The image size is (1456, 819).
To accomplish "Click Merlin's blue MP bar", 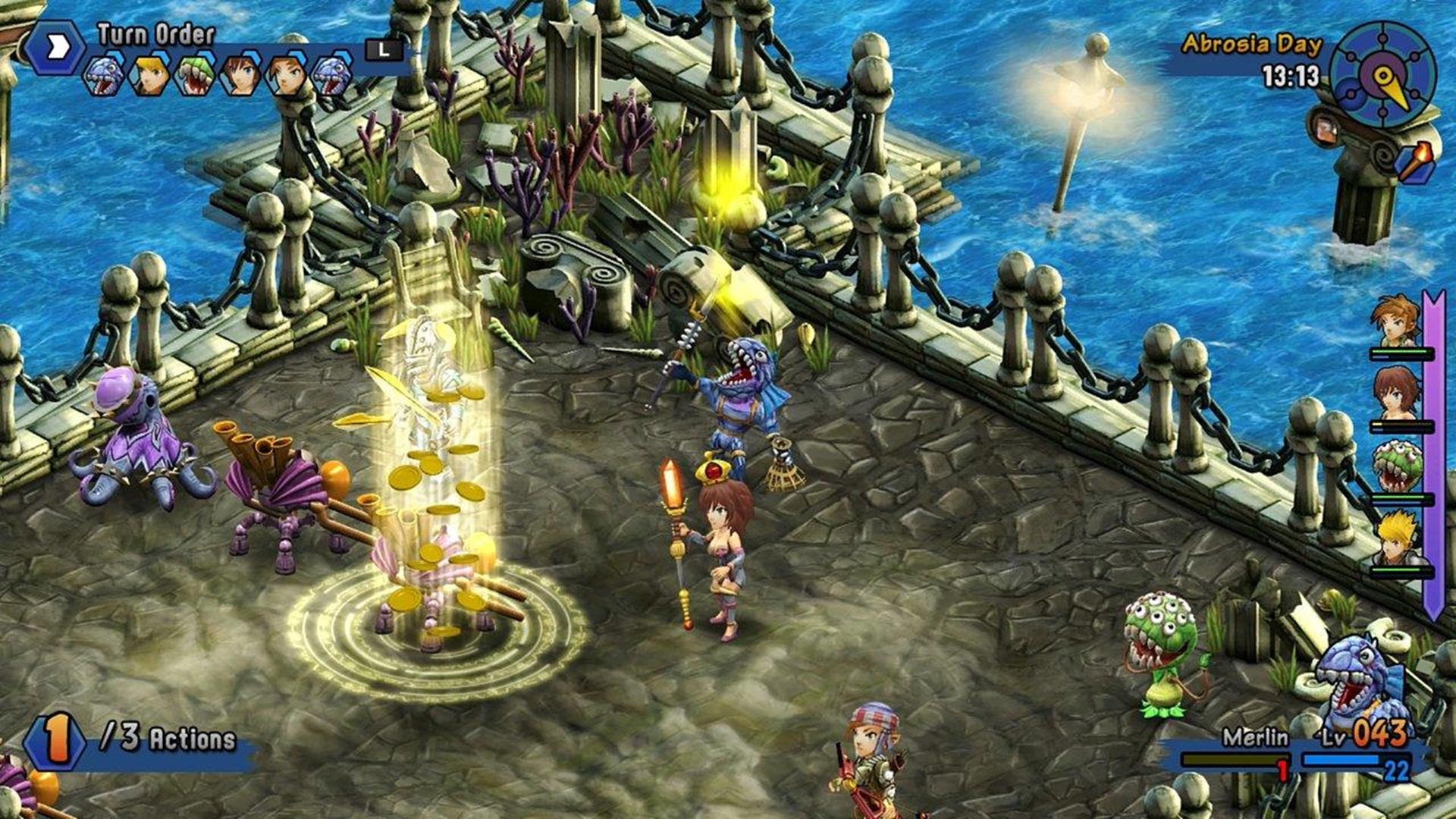I will (1341, 760).
